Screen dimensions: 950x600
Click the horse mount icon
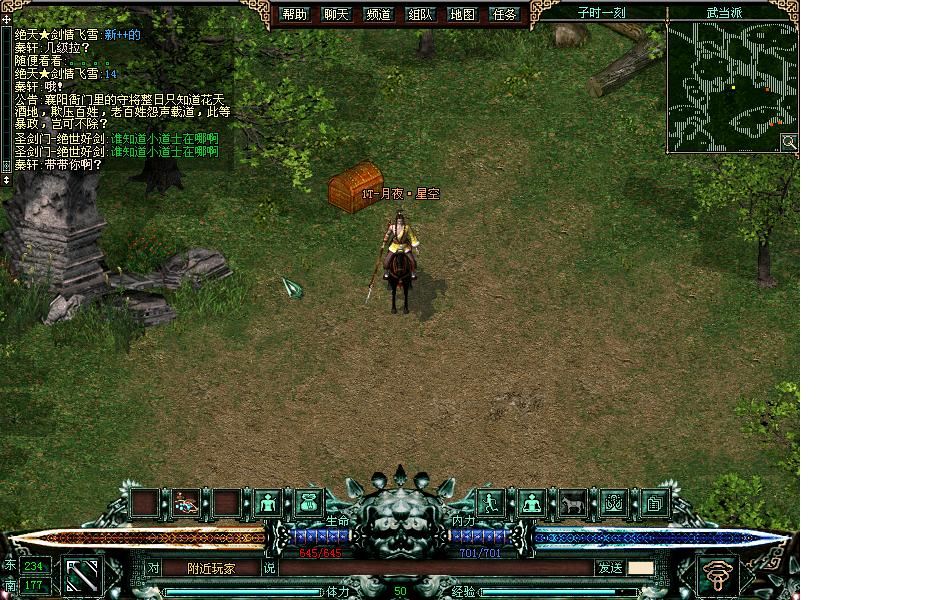[572, 503]
